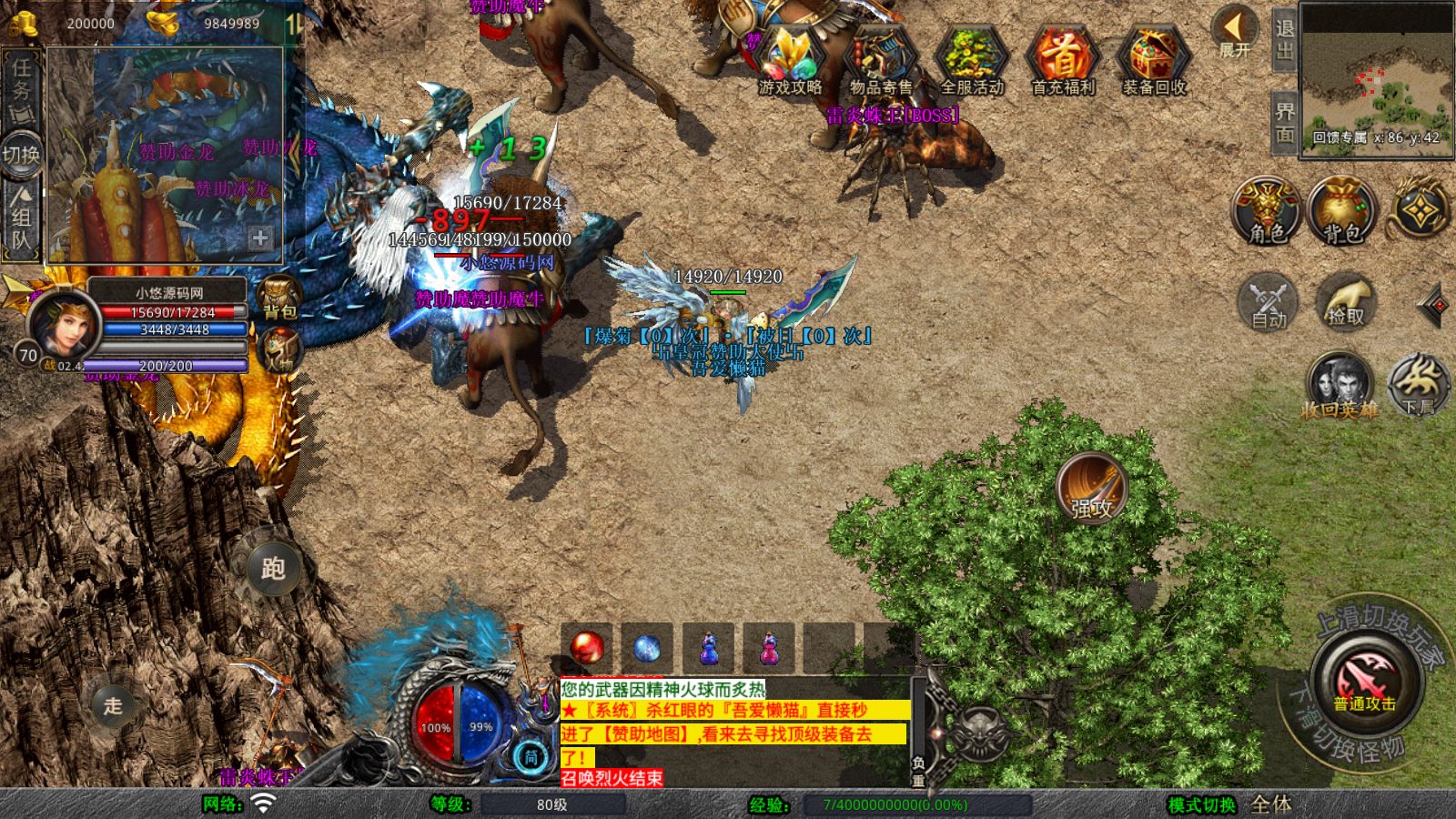Open the 背包 bag on the right
The image size is (1456, 819).
(1341, 211)
